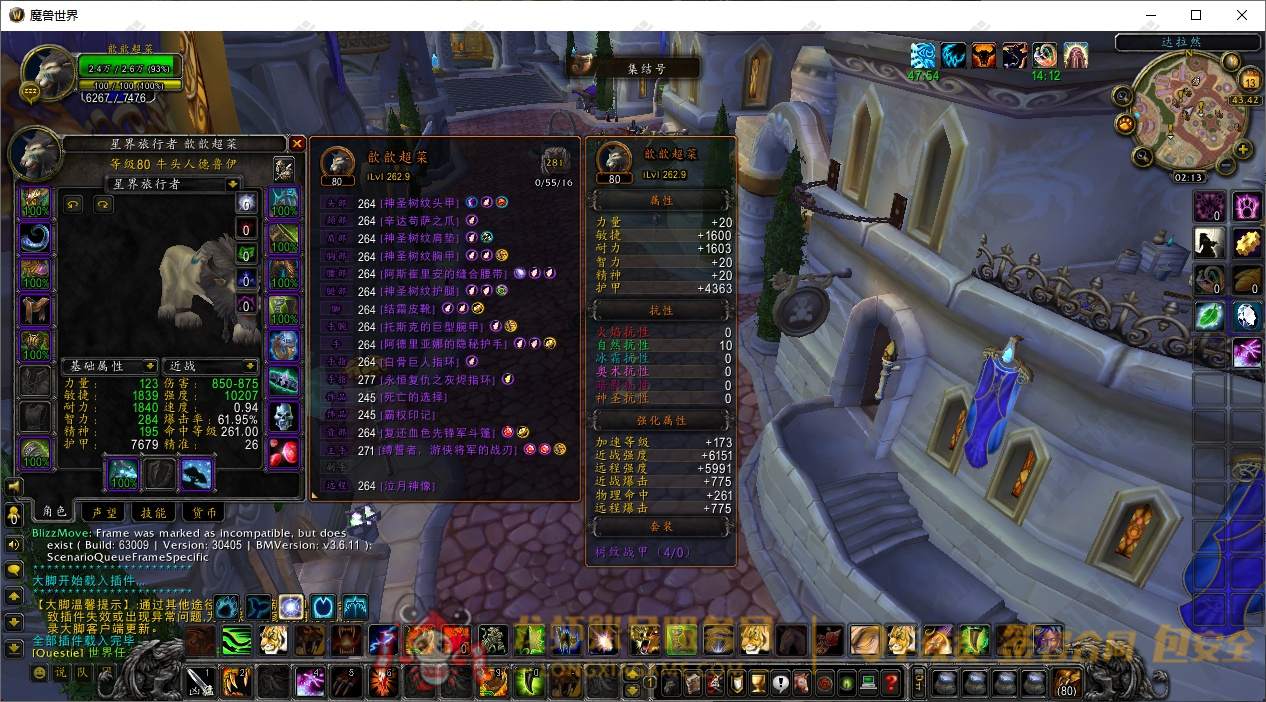Select the skull trinket equipment slot
The width and height of the screenshot is (1266, 702).
(x=284, y=416)
